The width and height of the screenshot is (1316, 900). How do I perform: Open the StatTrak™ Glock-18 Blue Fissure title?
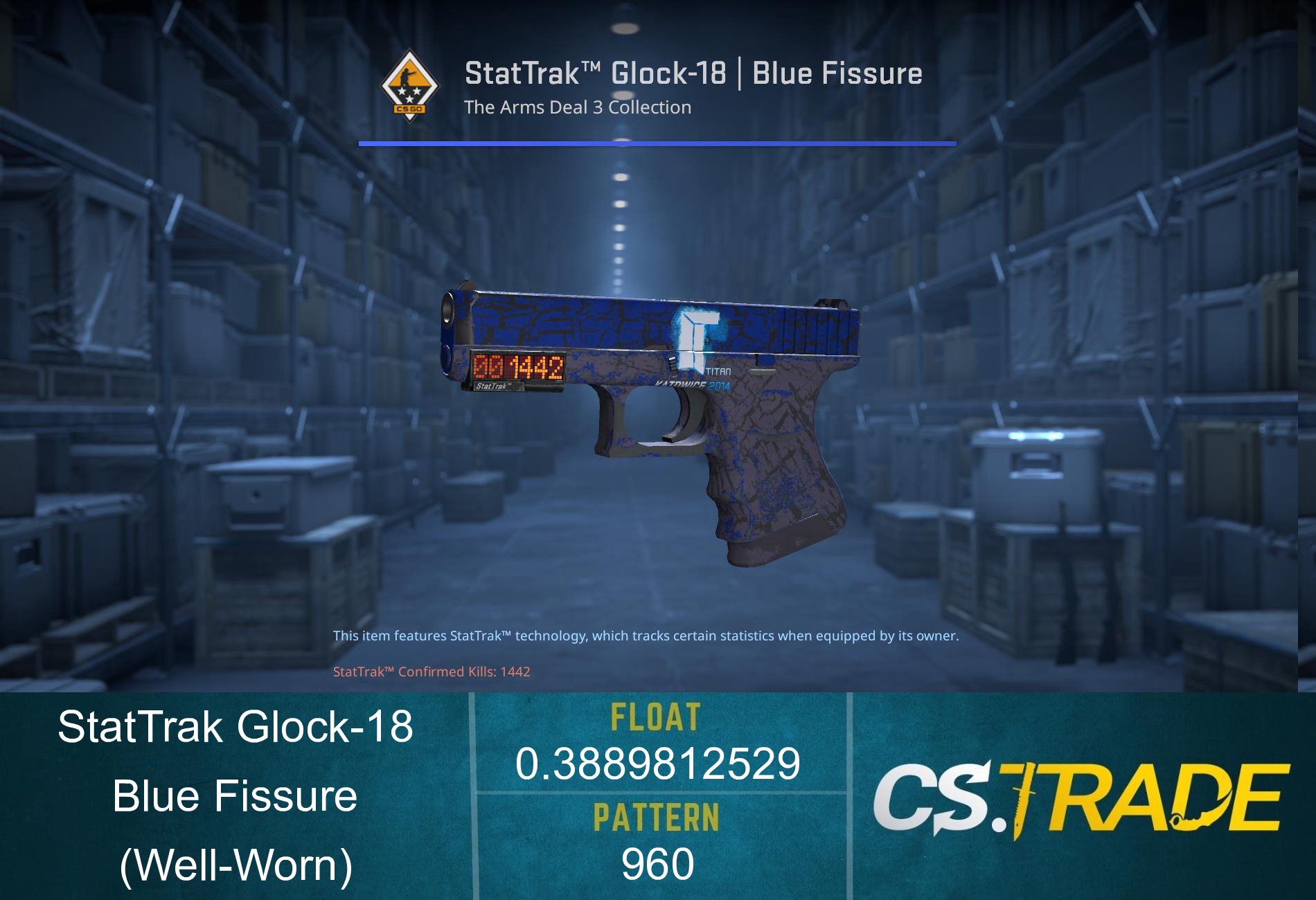tap(693, 72)
